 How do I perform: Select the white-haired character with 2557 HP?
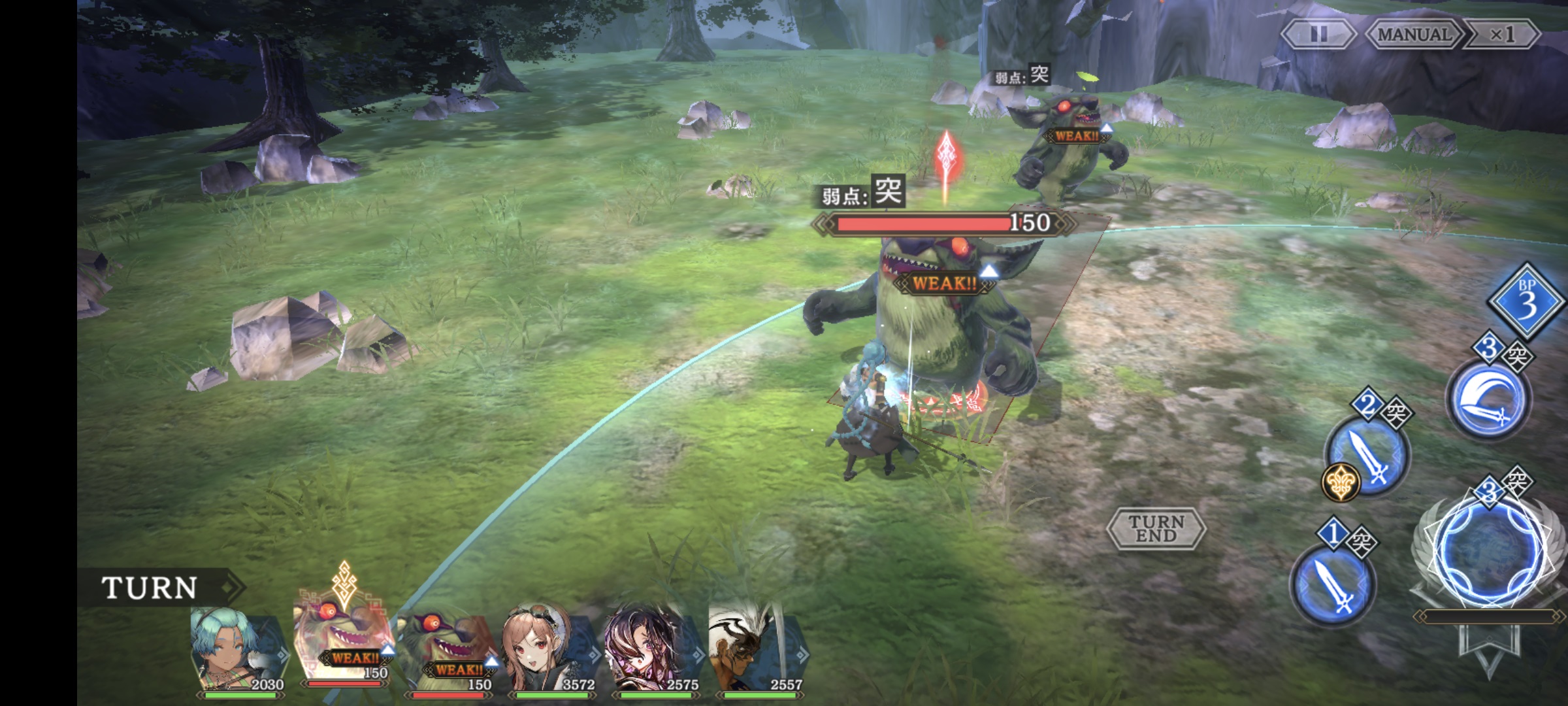click(755, 650)
